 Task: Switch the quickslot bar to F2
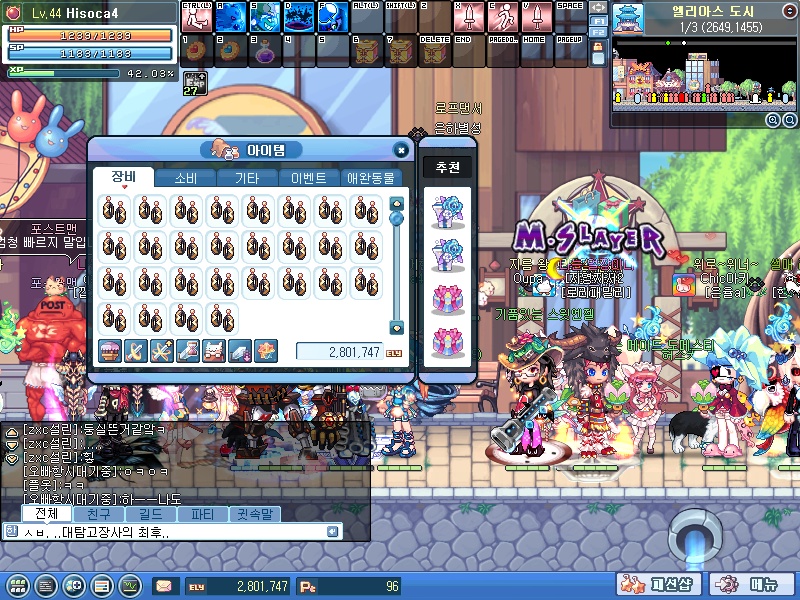597,34
